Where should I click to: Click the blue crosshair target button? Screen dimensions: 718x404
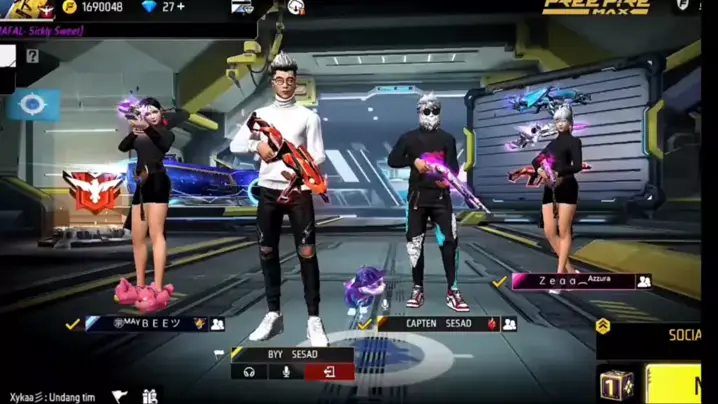[33, 104]
